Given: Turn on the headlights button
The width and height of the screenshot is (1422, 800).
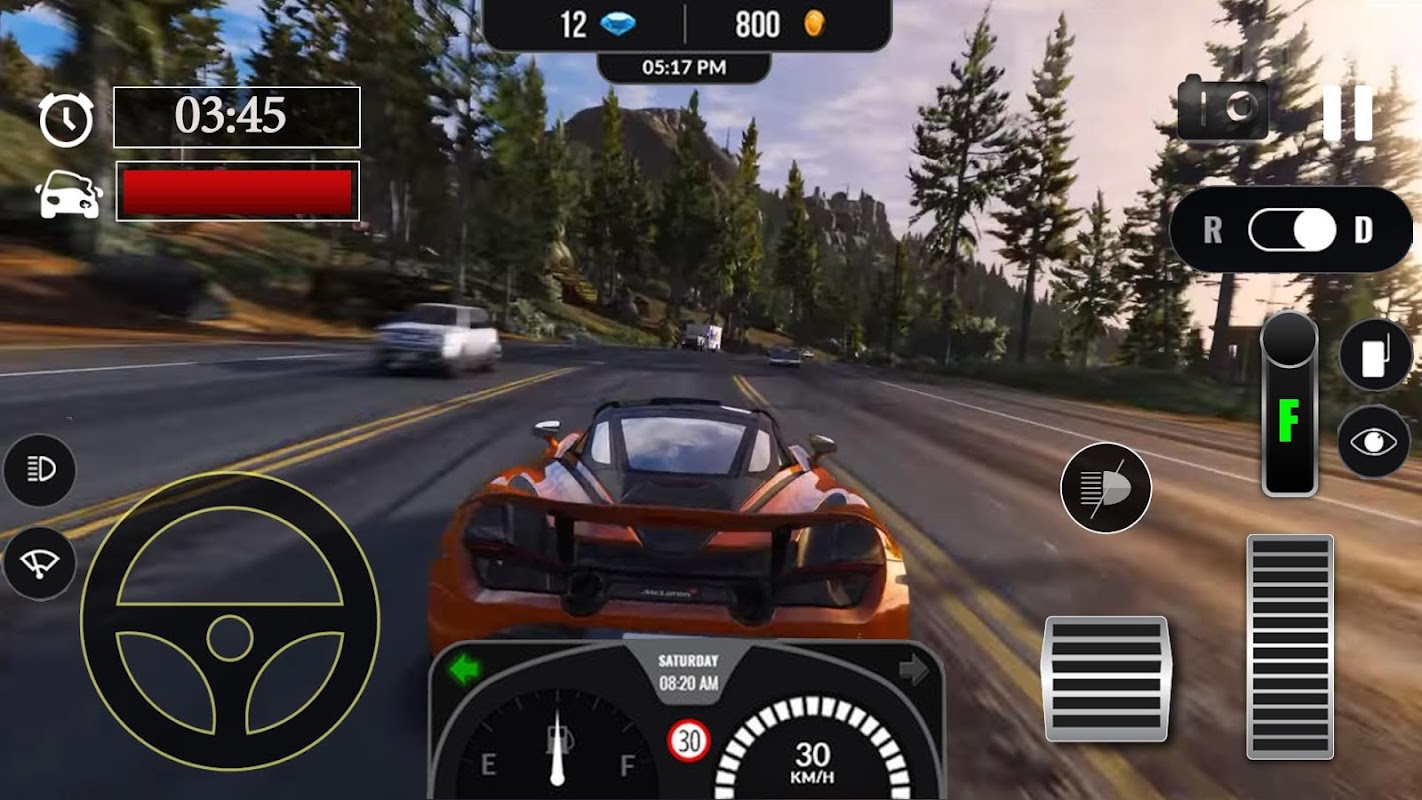Looking at the screenshot, I should coord(39,470).
